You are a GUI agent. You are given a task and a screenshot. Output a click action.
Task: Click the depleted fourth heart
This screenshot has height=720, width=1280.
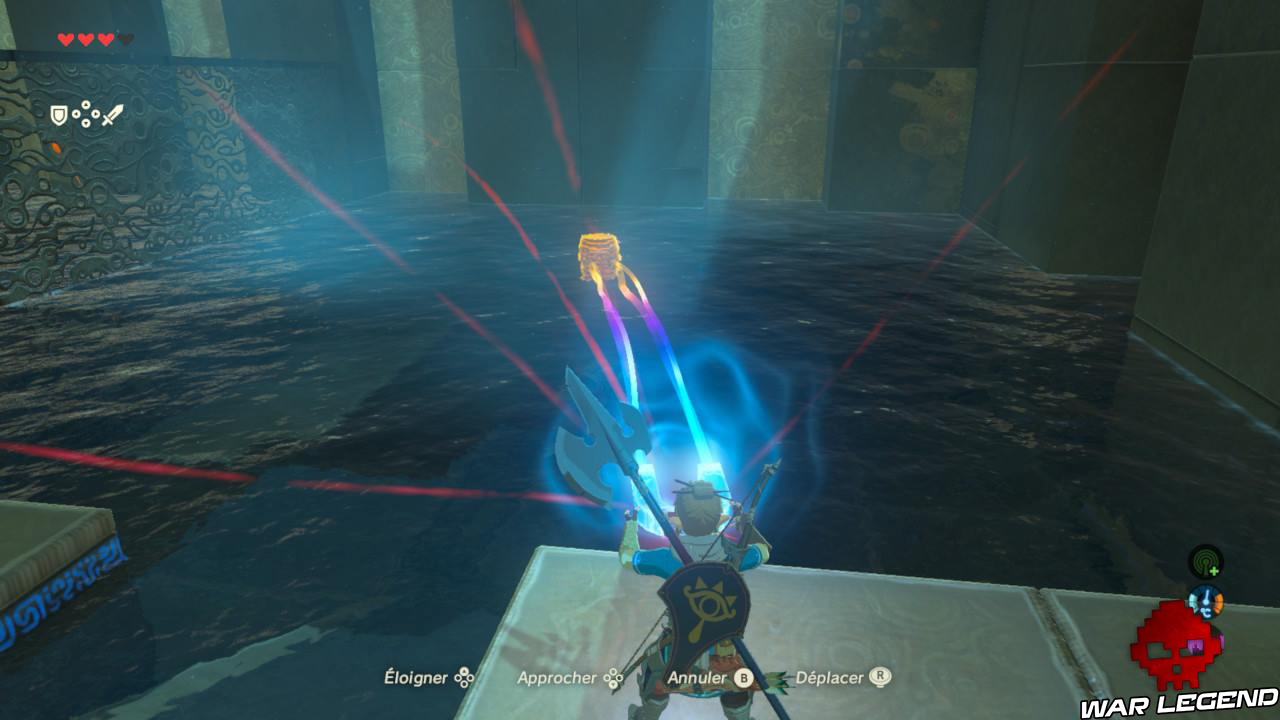(x=125, y=38)
